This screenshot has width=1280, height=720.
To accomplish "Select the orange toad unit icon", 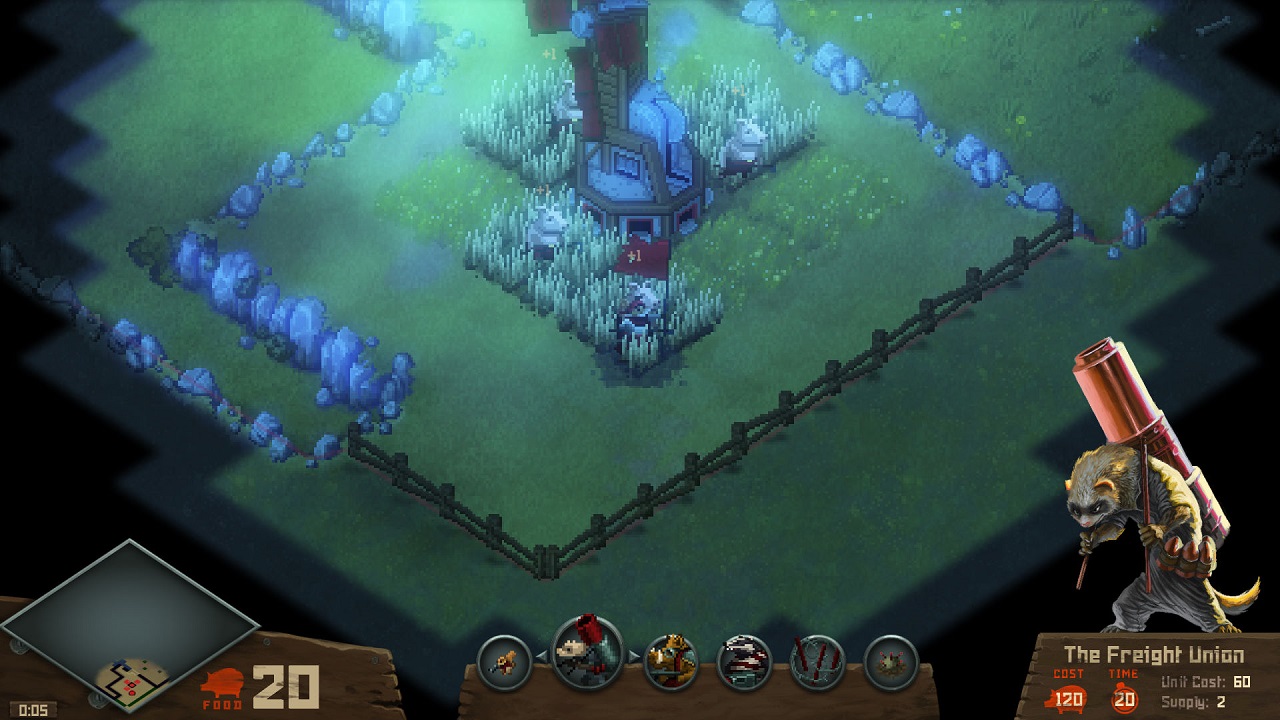I will pos(671,661).
